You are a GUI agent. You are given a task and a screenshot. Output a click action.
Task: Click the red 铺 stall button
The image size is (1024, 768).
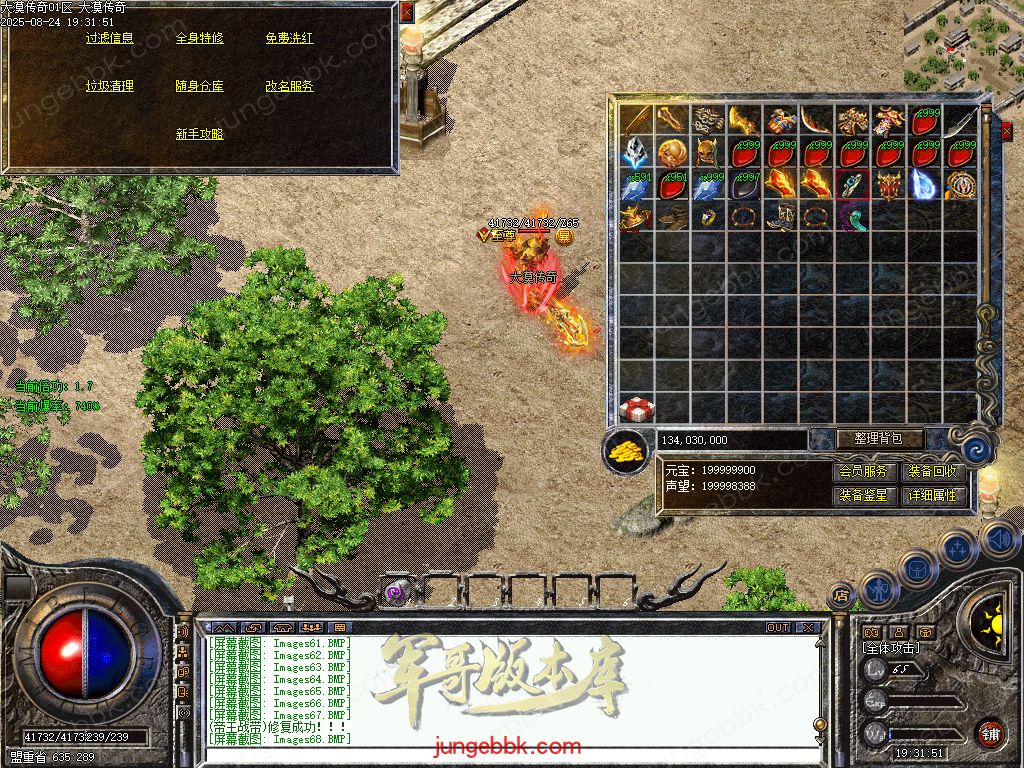coord(990,732)
